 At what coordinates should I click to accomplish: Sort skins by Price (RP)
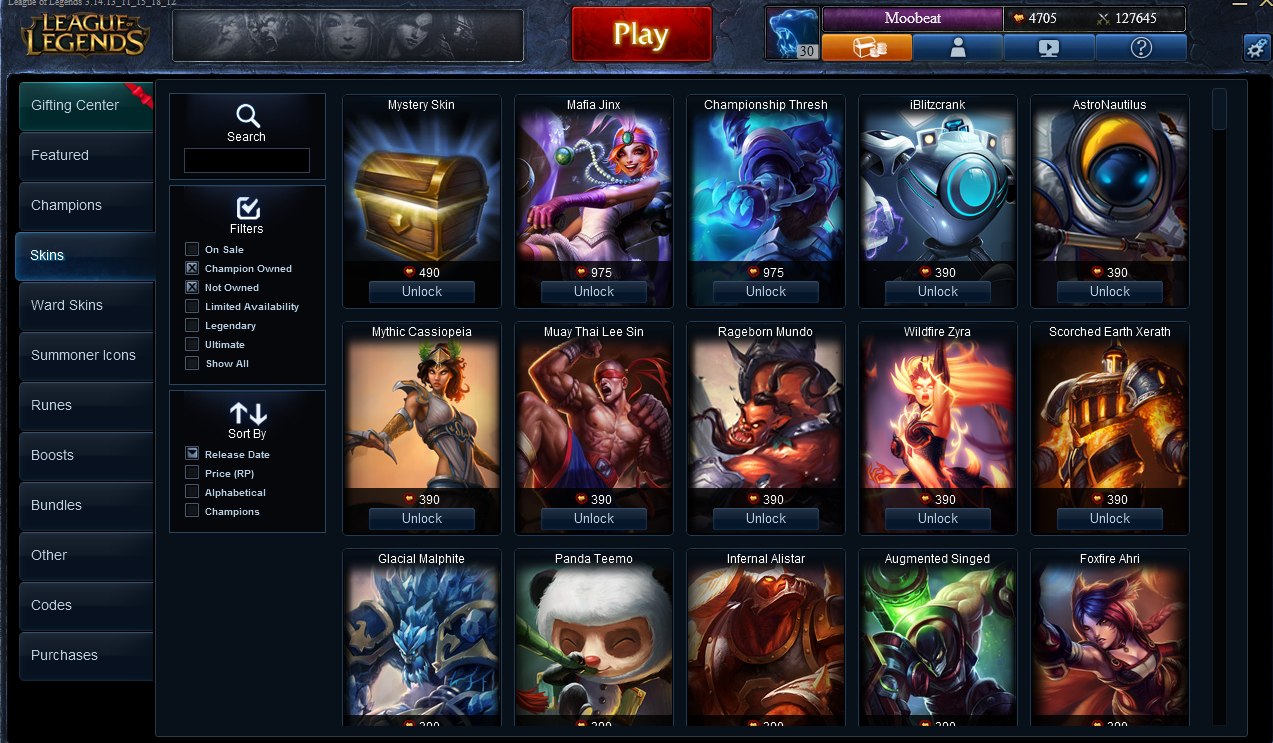pyautogui.click(x=192, y=473)
